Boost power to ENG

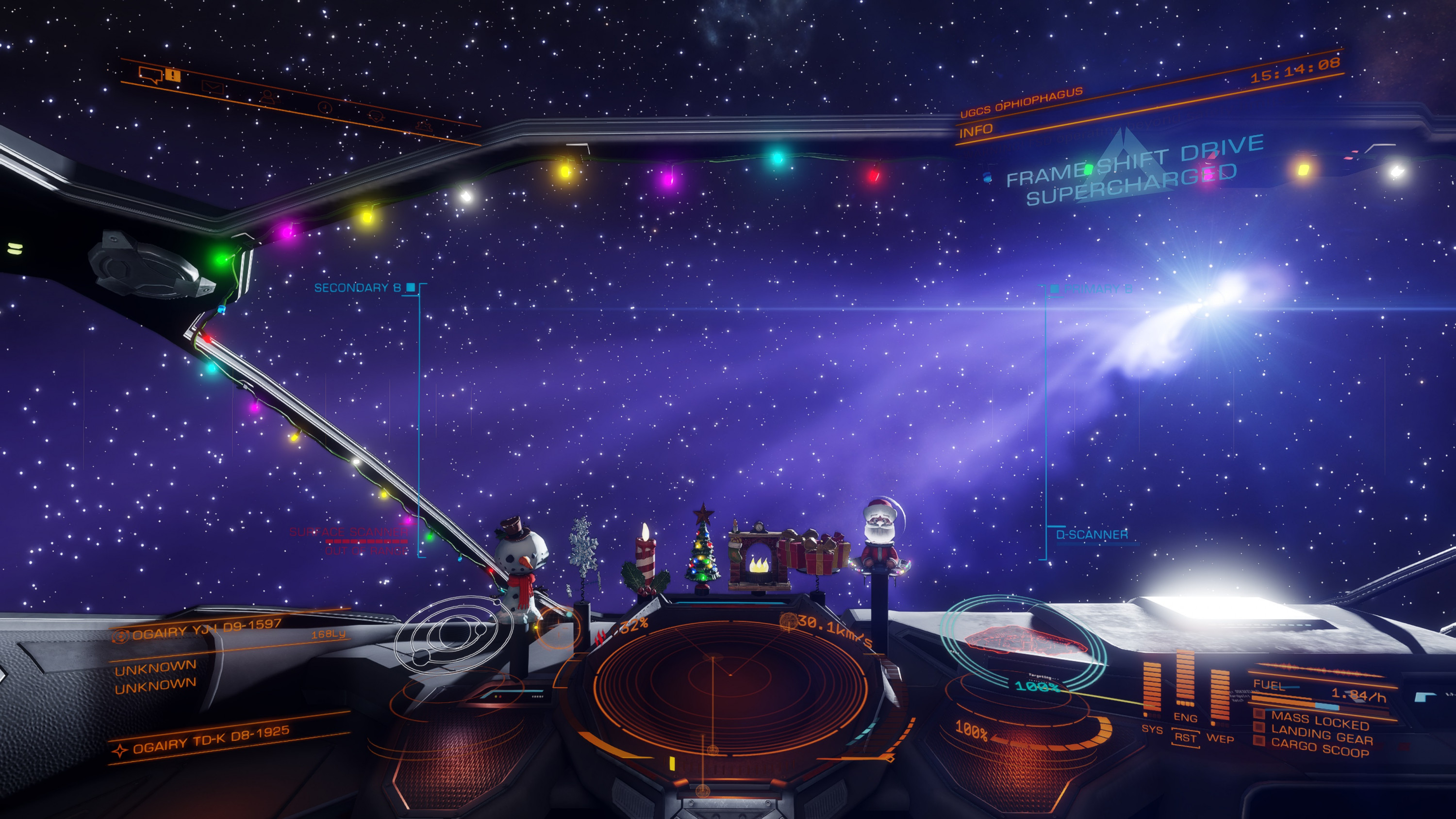click(1185, 717)
